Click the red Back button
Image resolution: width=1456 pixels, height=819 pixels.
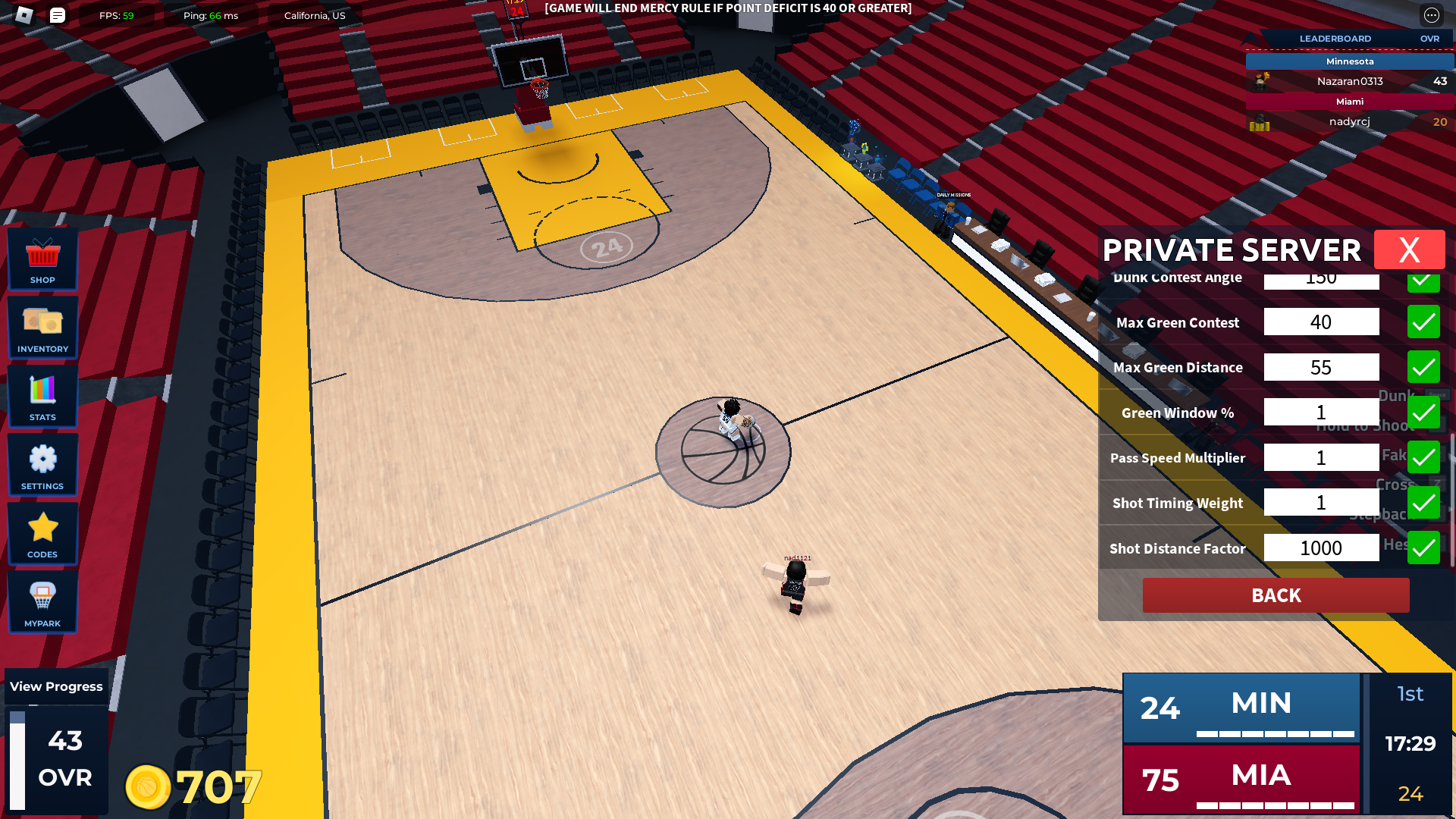1276,595
